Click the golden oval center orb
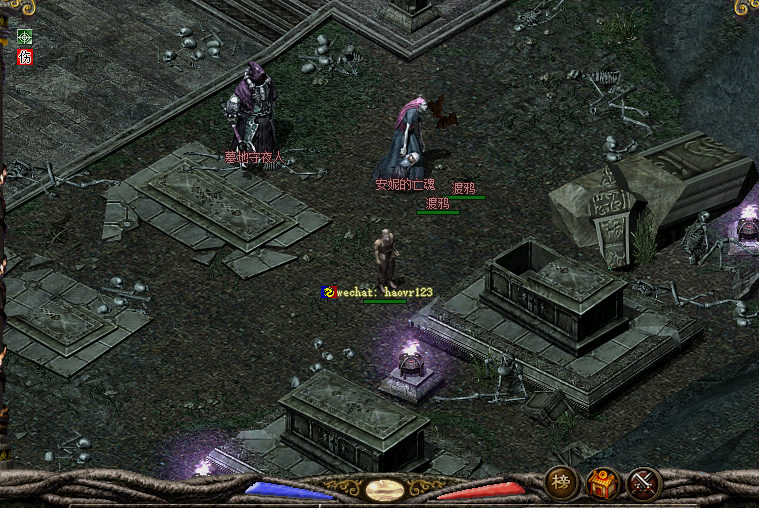This screenshot has width=759, height=508. coord(385,490)
